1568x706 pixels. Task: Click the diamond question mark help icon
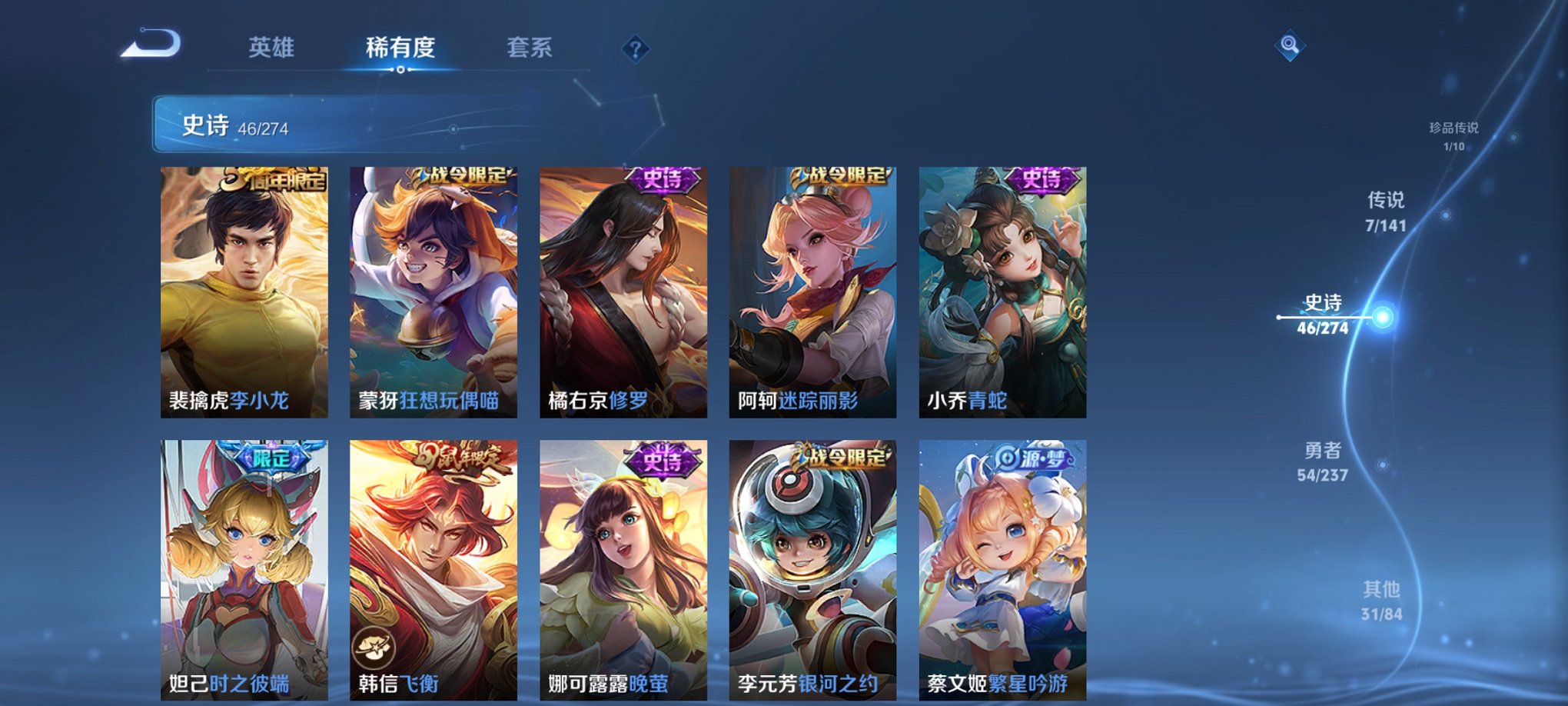(634, 50)
